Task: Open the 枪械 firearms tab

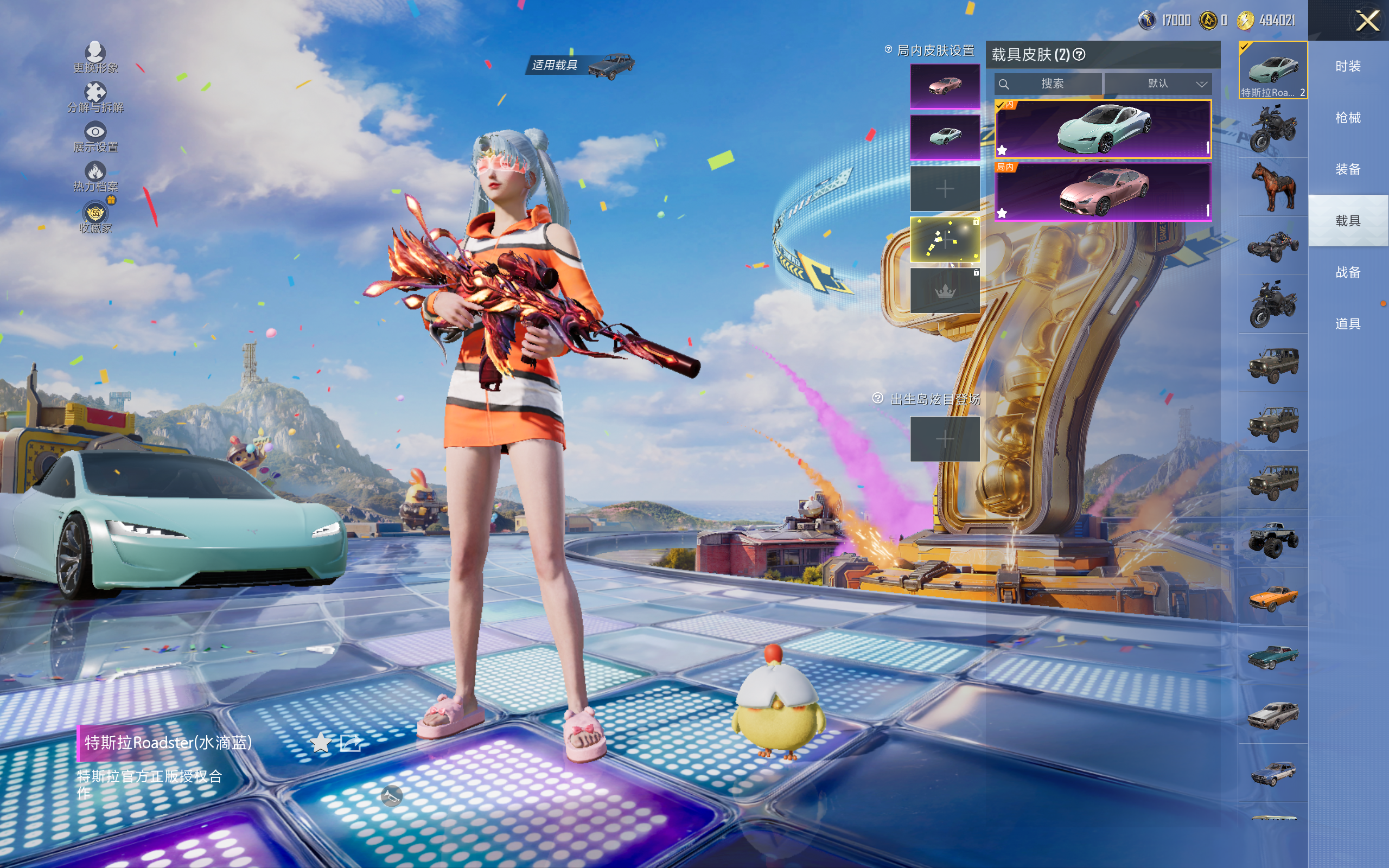Action: [x=1348, y=118]
